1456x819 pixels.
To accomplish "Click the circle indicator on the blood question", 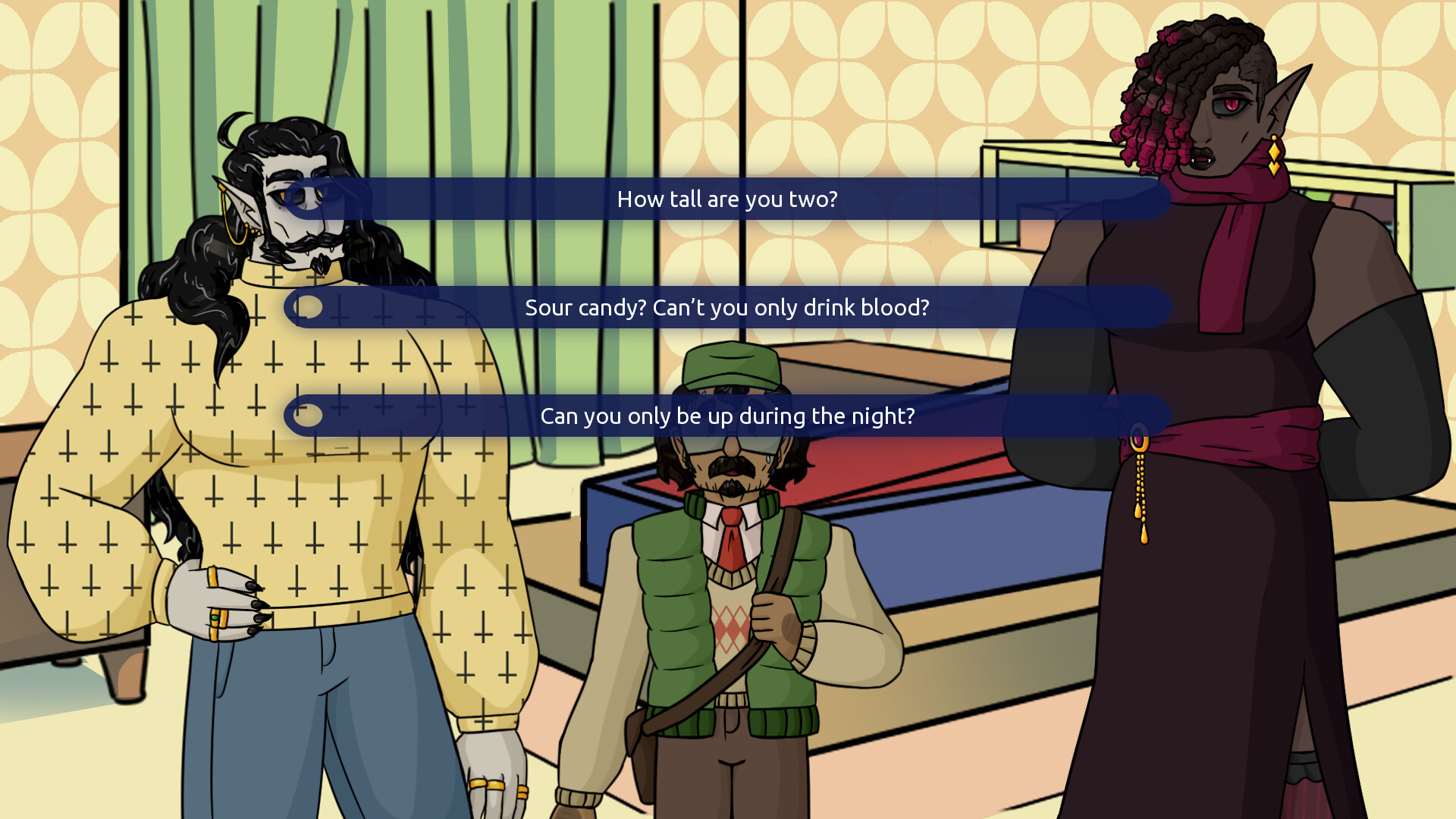I will [306, 308].
